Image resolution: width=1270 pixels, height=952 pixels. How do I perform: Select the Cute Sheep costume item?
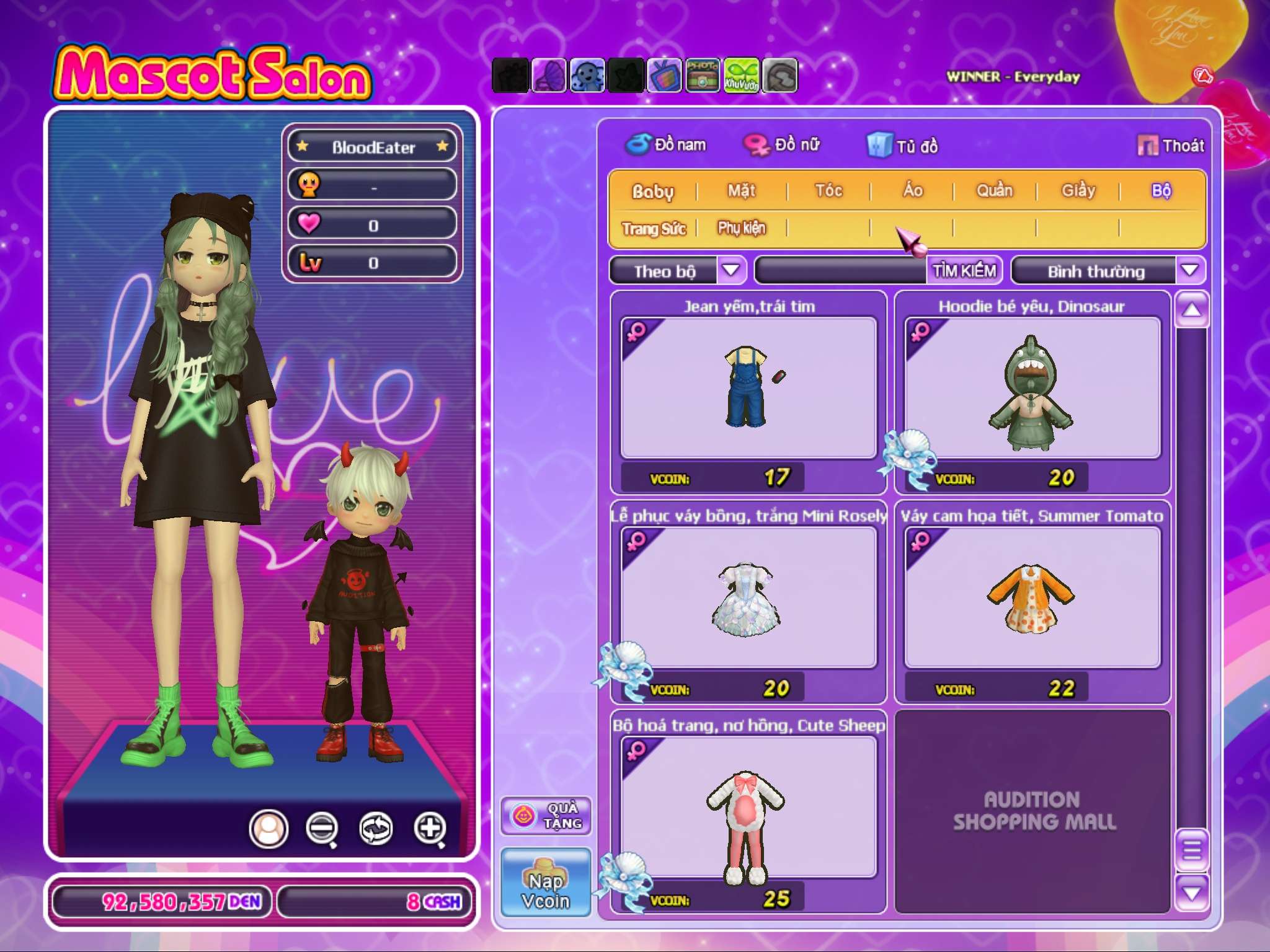click(748, 807)
